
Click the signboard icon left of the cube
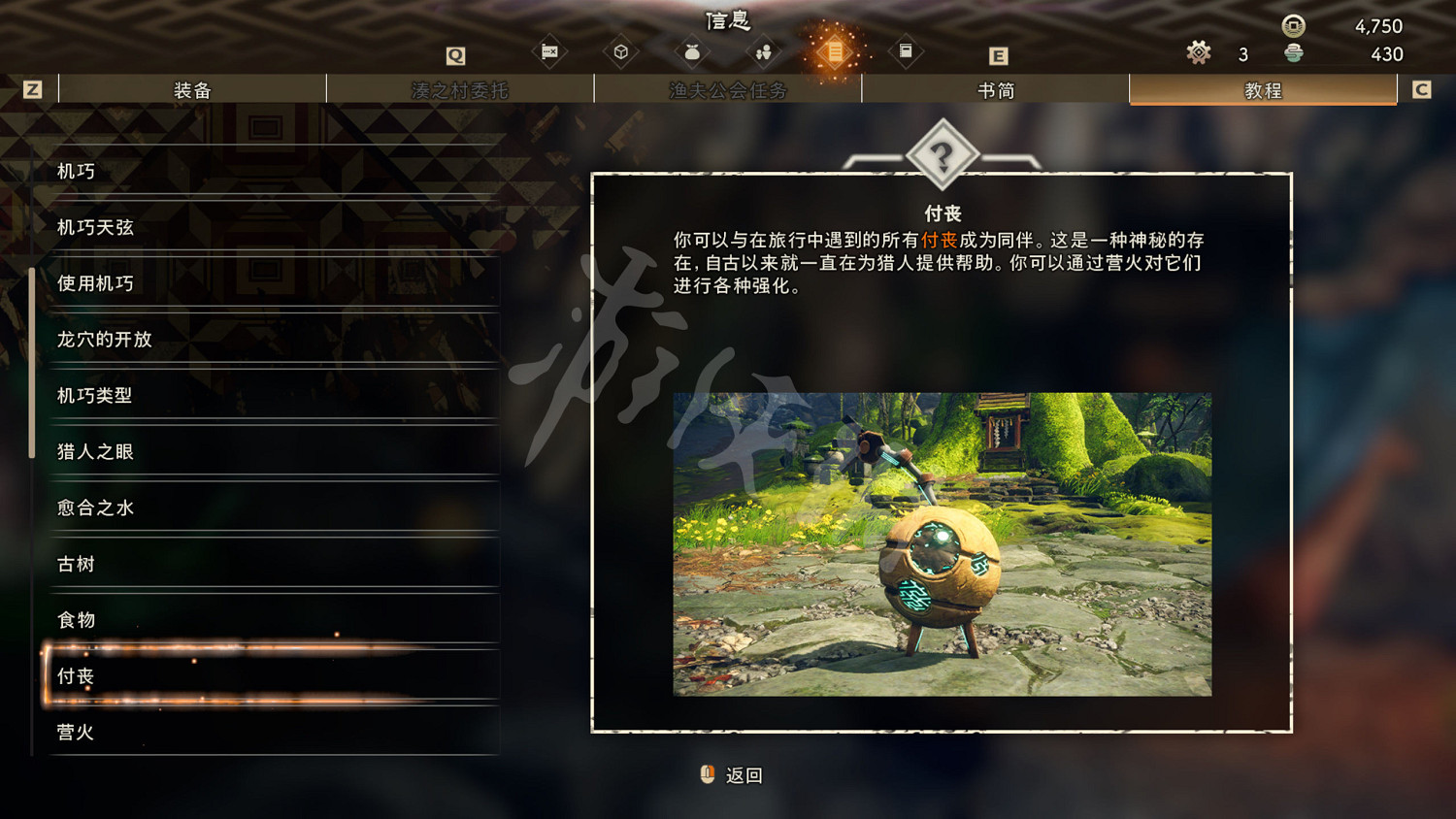(549, 53)
